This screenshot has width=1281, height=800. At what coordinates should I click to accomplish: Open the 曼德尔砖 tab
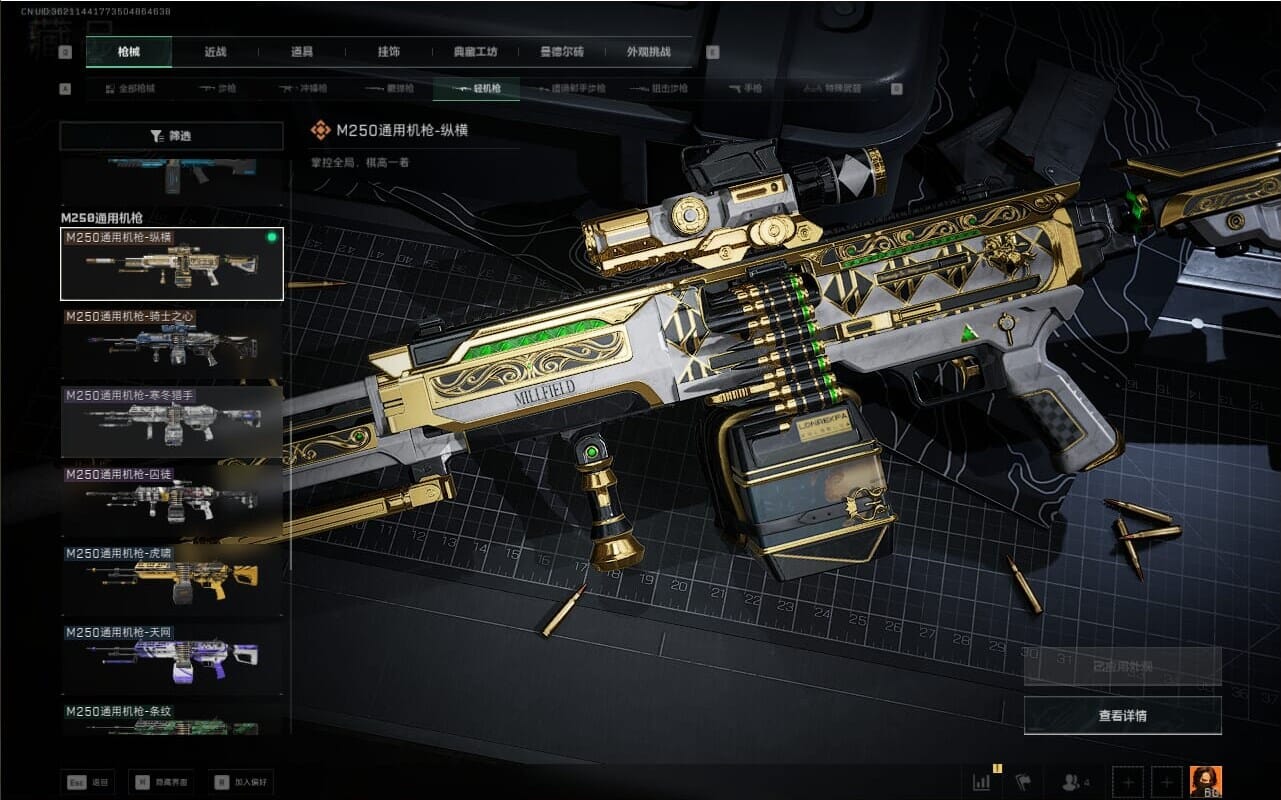561,52
